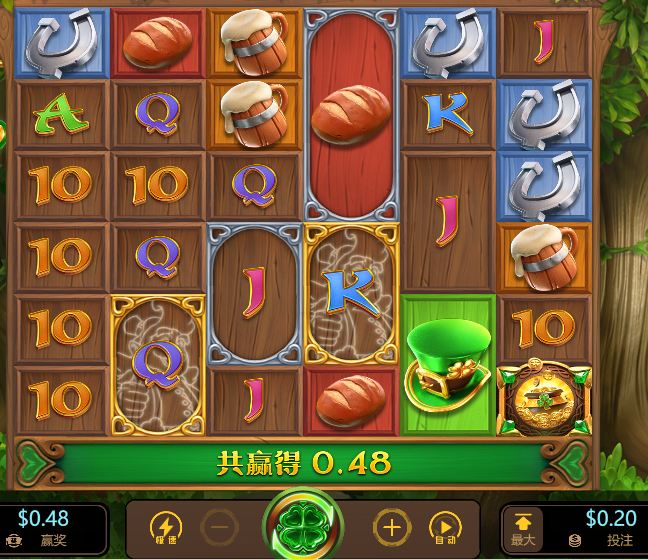Toggle the lightning bolt turbo speed button
This screenshot has width=648, height=559.
tap(165, 527)
